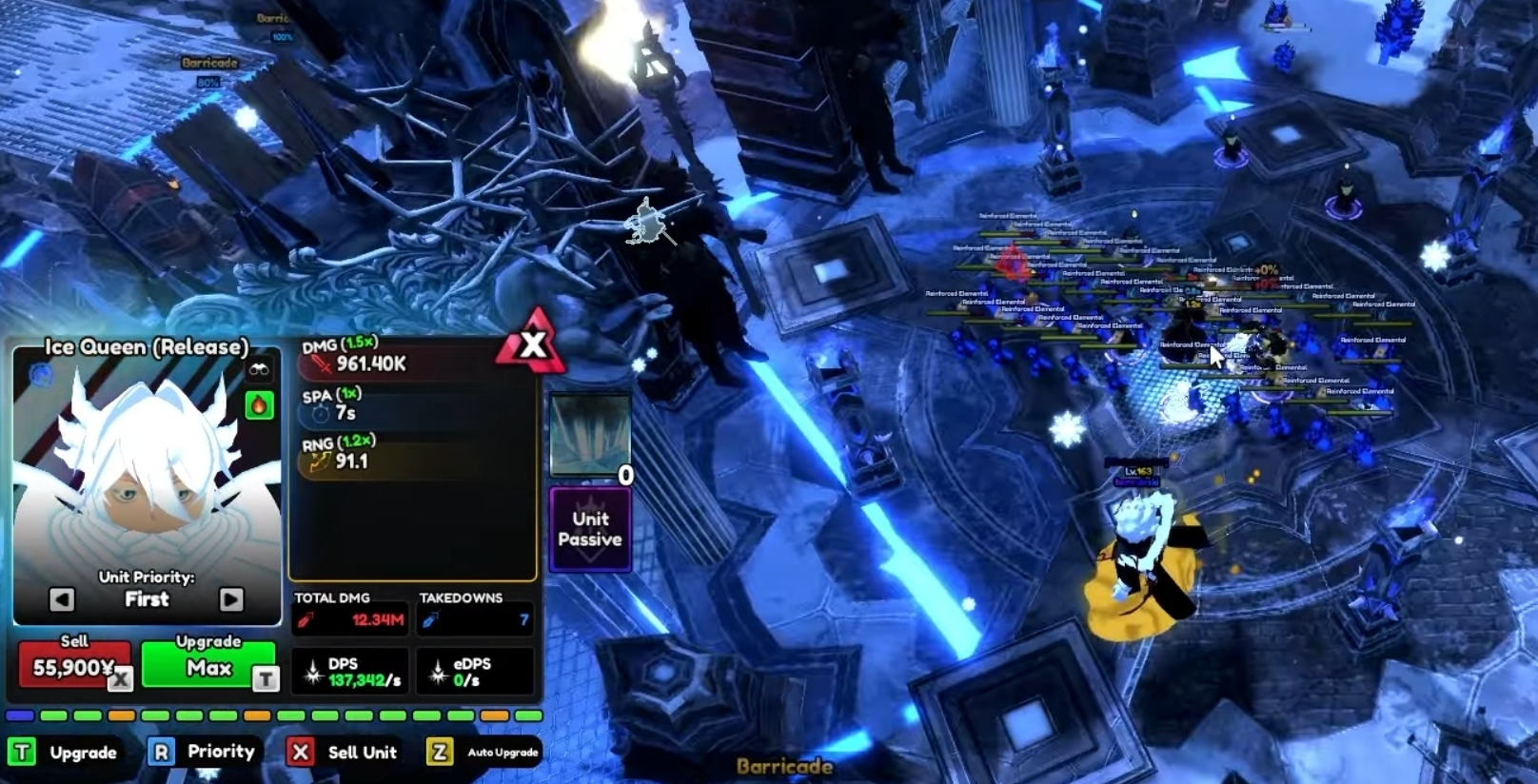Click the fire element icon on the portrait
This screenshot has width=1538, height=784.
click(259, 404)
